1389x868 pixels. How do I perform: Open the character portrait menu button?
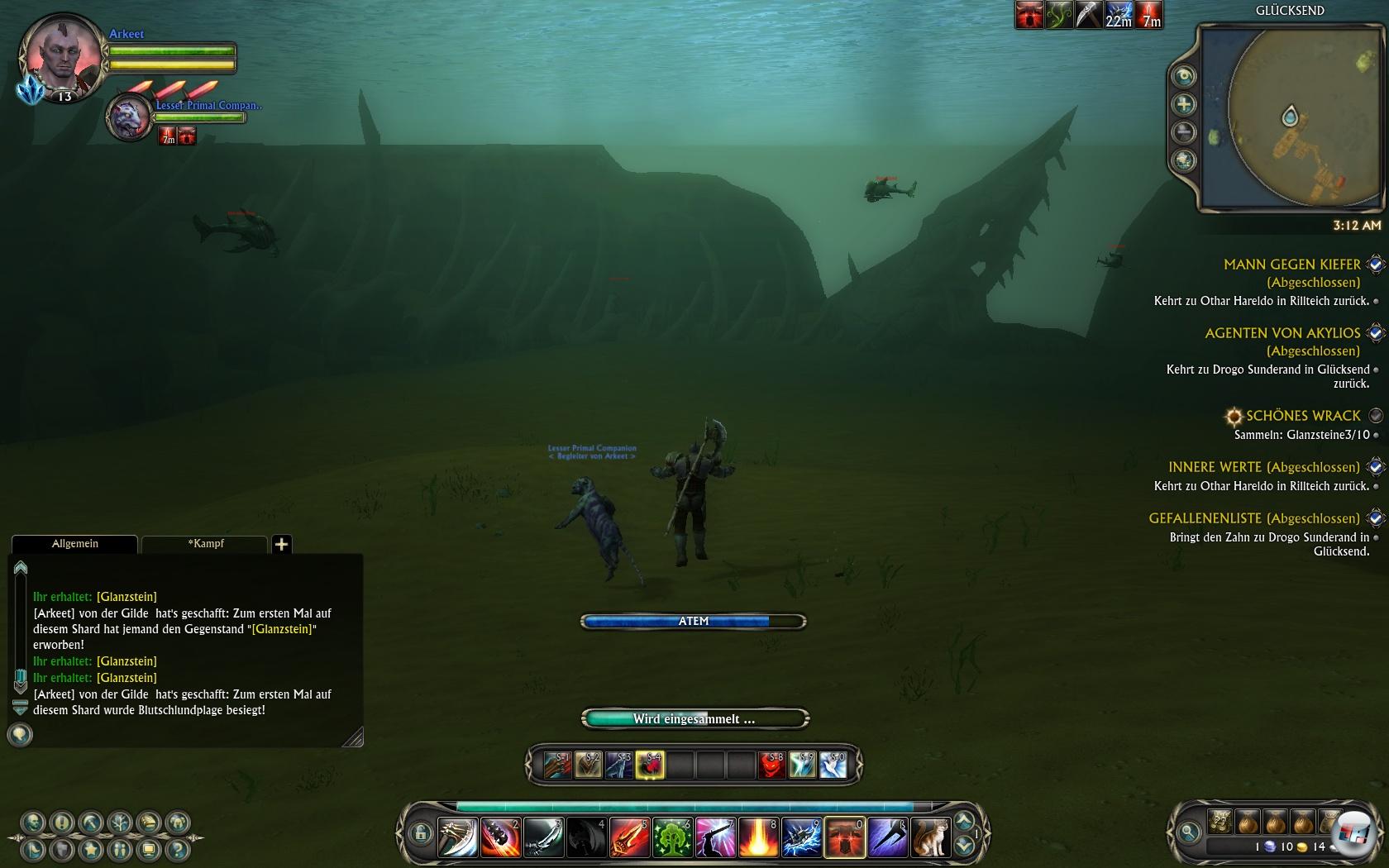33,823
